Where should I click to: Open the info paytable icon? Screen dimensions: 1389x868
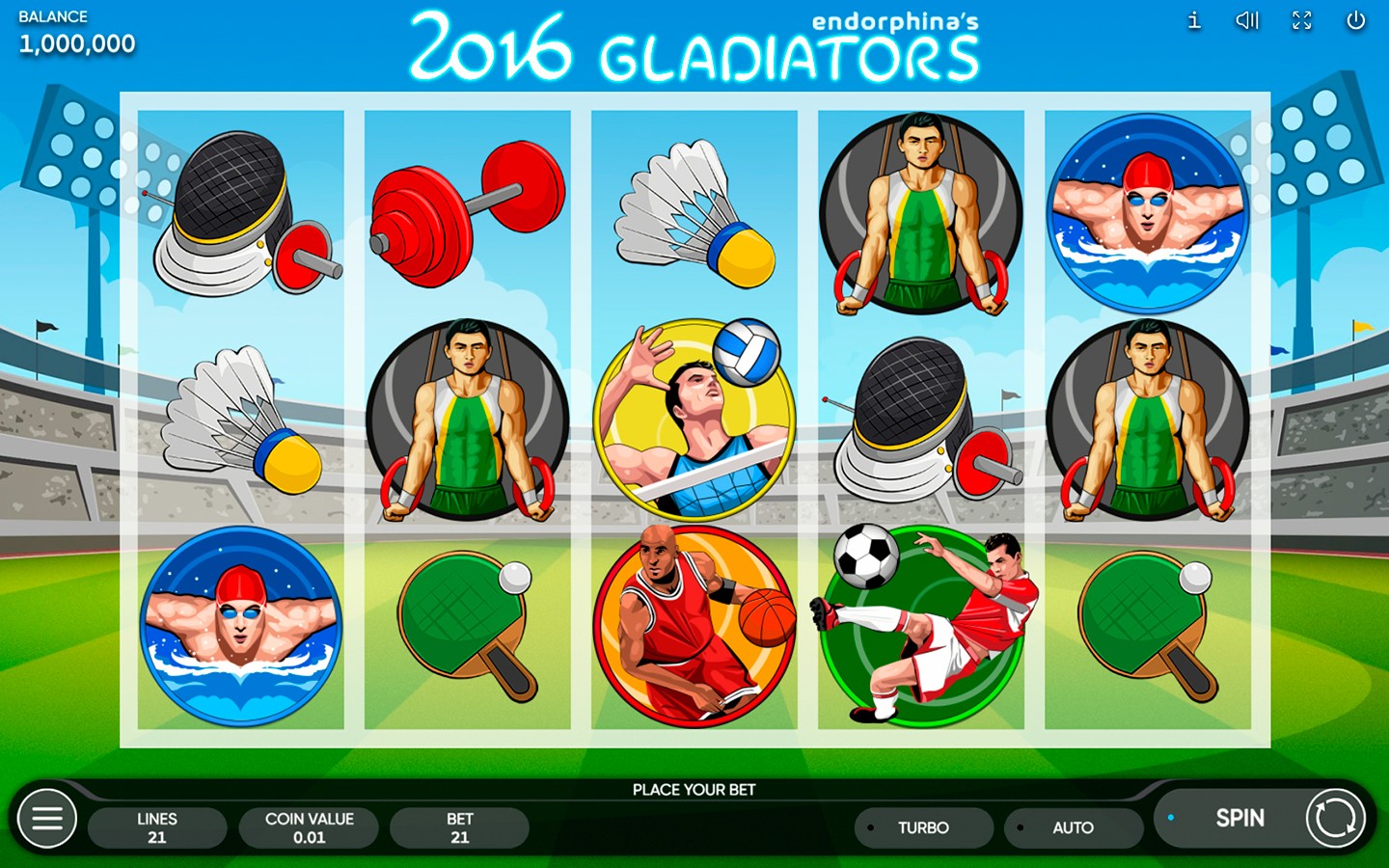(1194, 20)
